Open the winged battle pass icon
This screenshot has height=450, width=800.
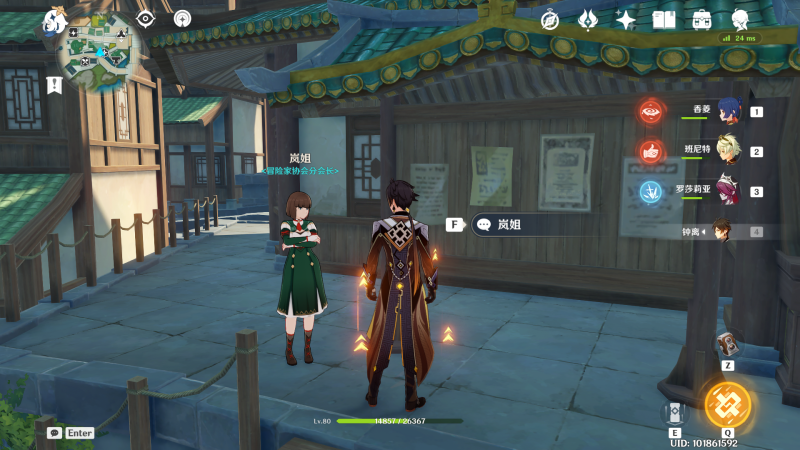click(588, 19)
